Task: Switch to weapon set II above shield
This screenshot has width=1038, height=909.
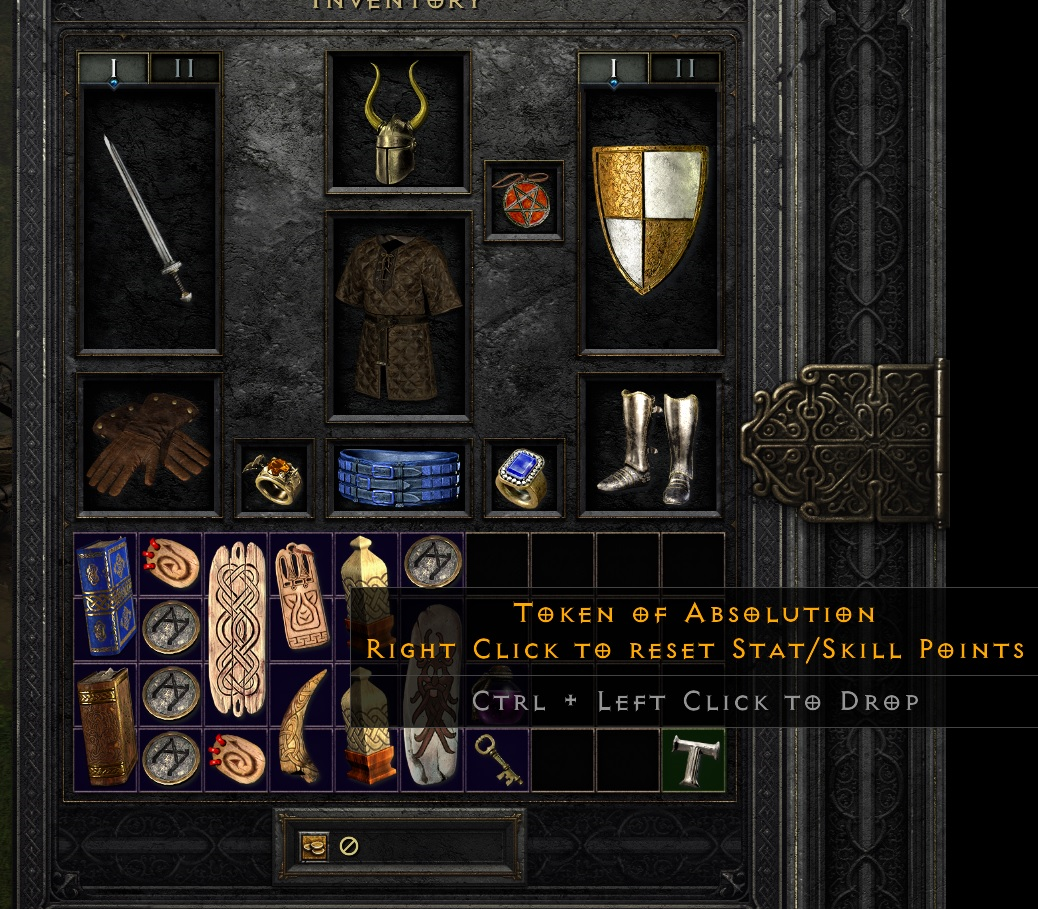Action: coord(685,69)
